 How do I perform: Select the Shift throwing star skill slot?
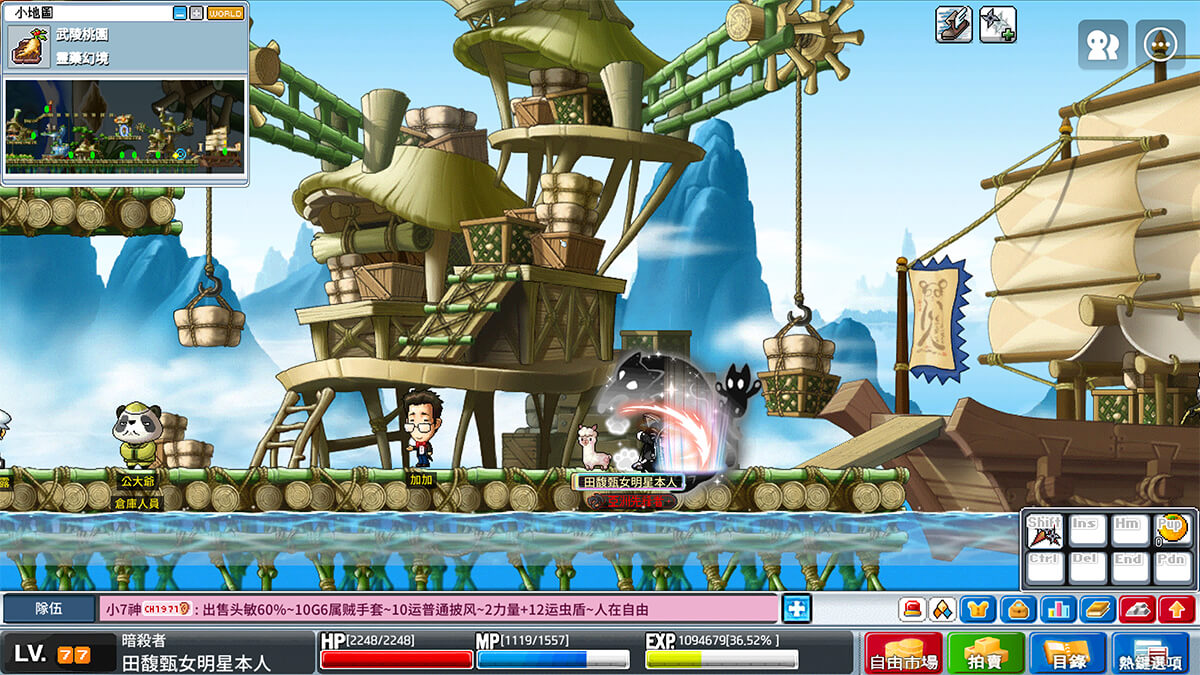[x=1045, y=531]
